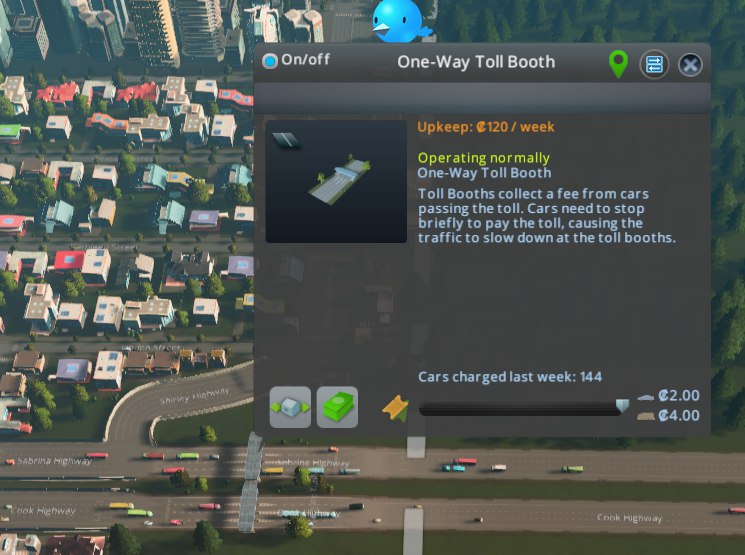Open the round policies button beside the pin

coord(654,66)
